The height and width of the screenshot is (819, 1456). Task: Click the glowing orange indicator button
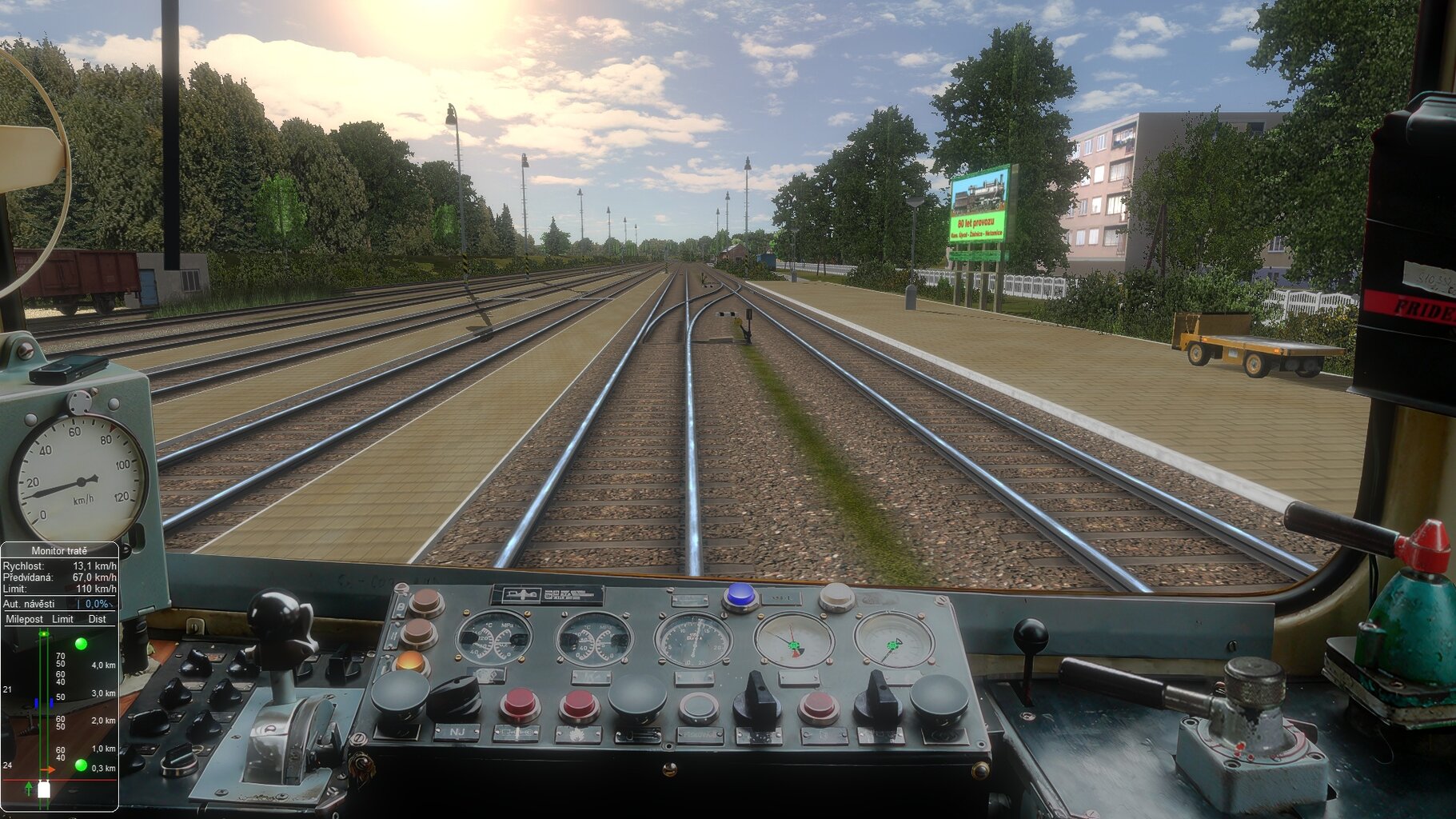(x=411, y=663)
